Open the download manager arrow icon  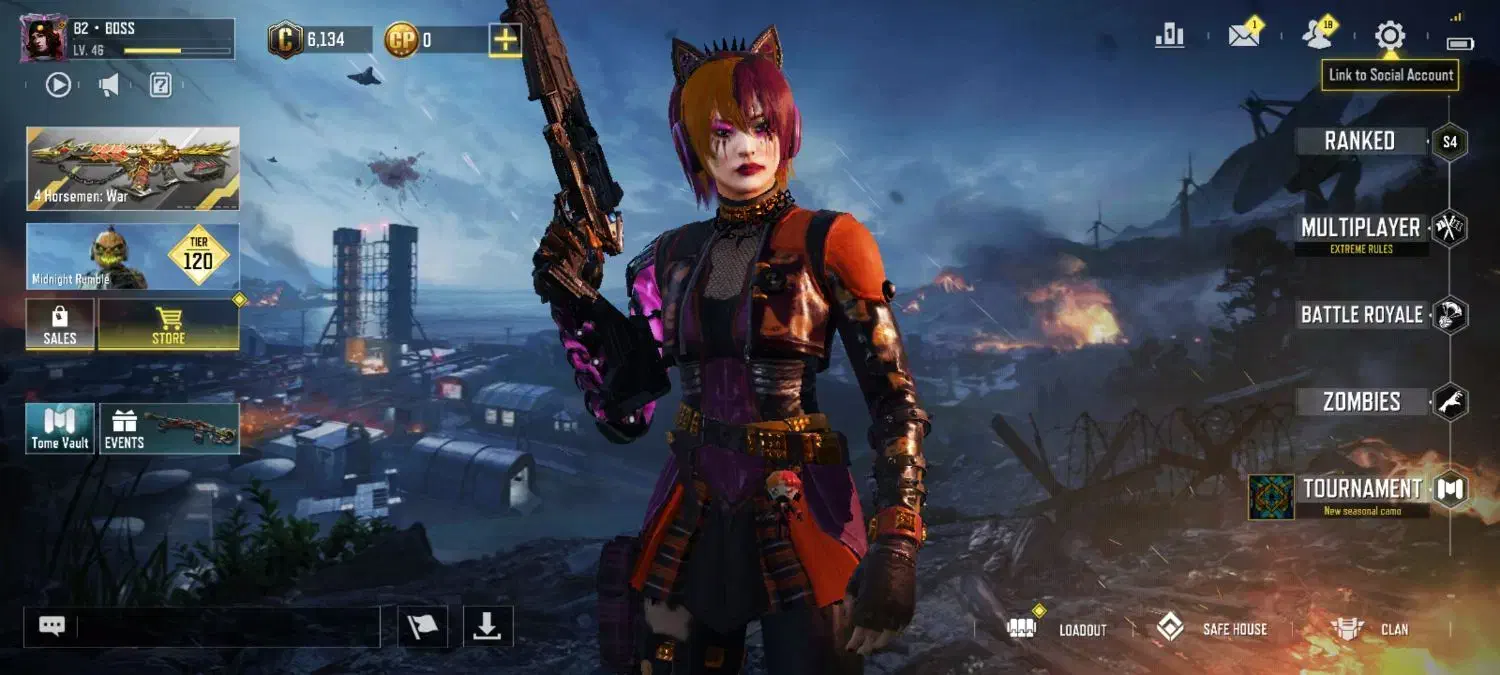[487, 627]
